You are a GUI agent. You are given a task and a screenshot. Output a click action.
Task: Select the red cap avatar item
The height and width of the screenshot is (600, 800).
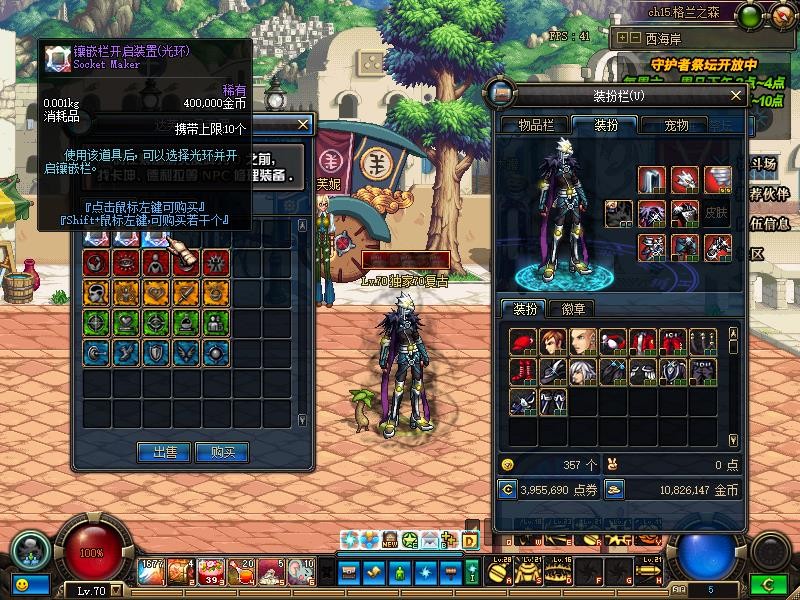524,342
